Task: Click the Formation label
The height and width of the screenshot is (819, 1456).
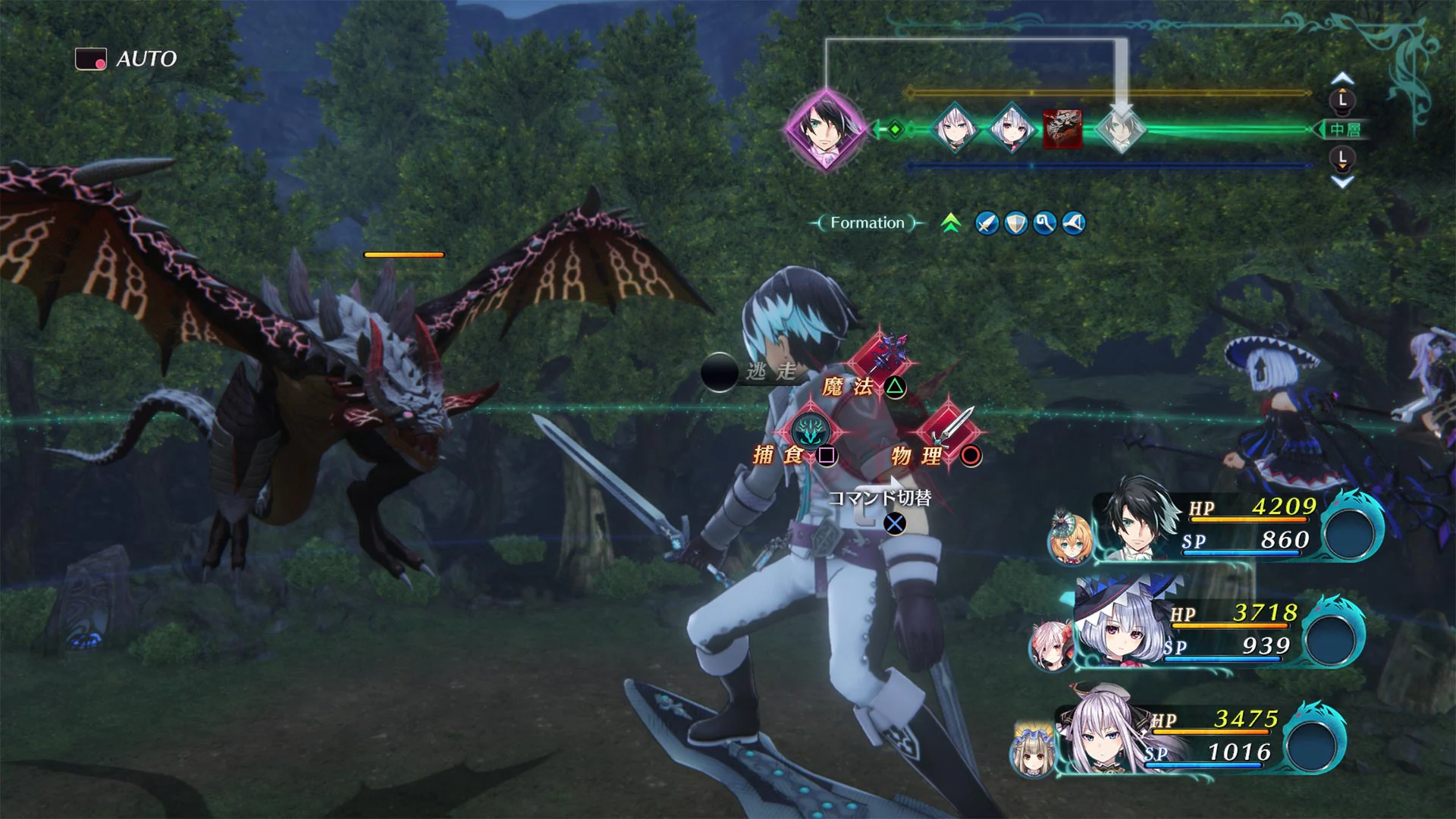Action: [x=865, y=222]
